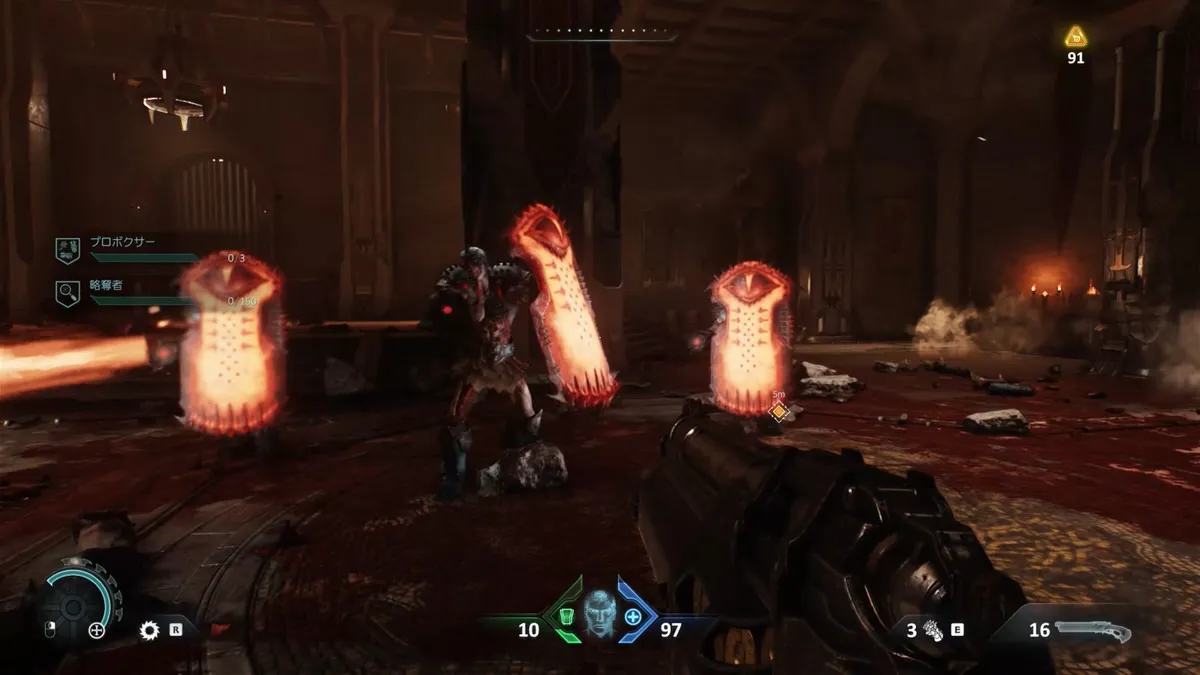The image size is (1200, 675).
Task: Select the プロボクサー challenge tracker
Action: coord(120,245)
